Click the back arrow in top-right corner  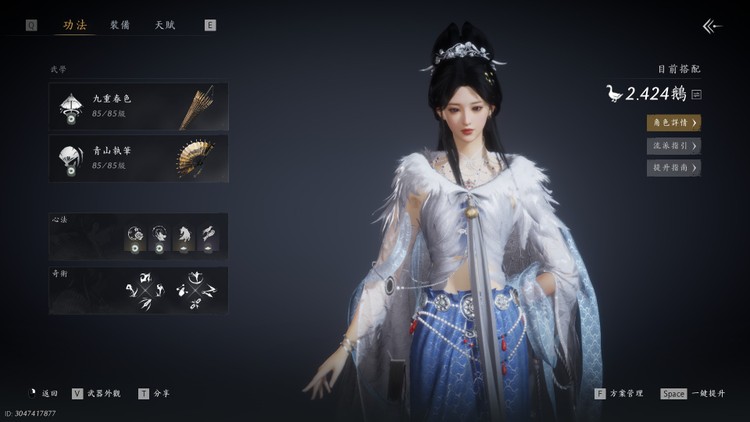coord(712,26)
